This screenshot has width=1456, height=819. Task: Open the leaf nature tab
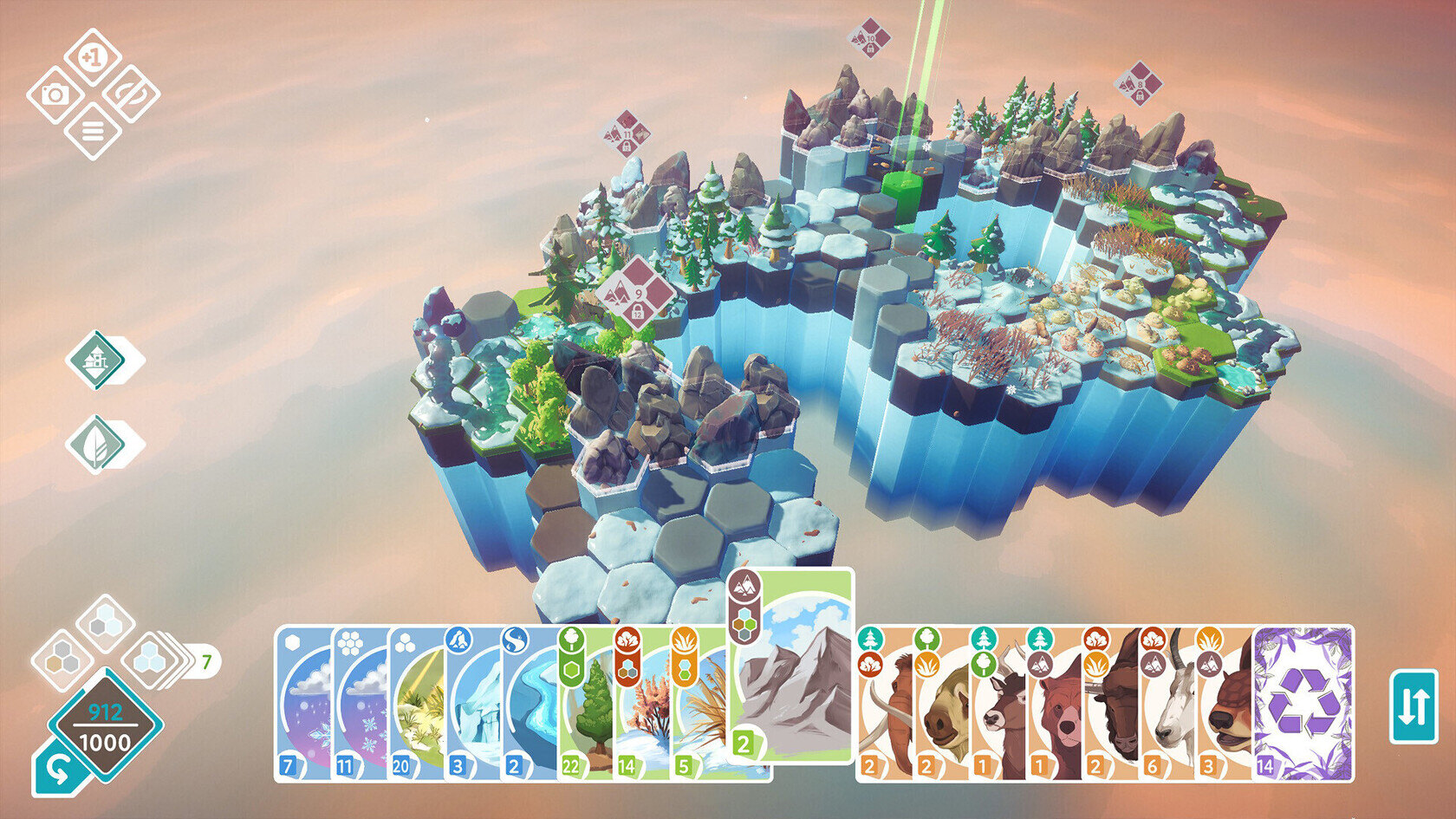click(x=97, y=444)
